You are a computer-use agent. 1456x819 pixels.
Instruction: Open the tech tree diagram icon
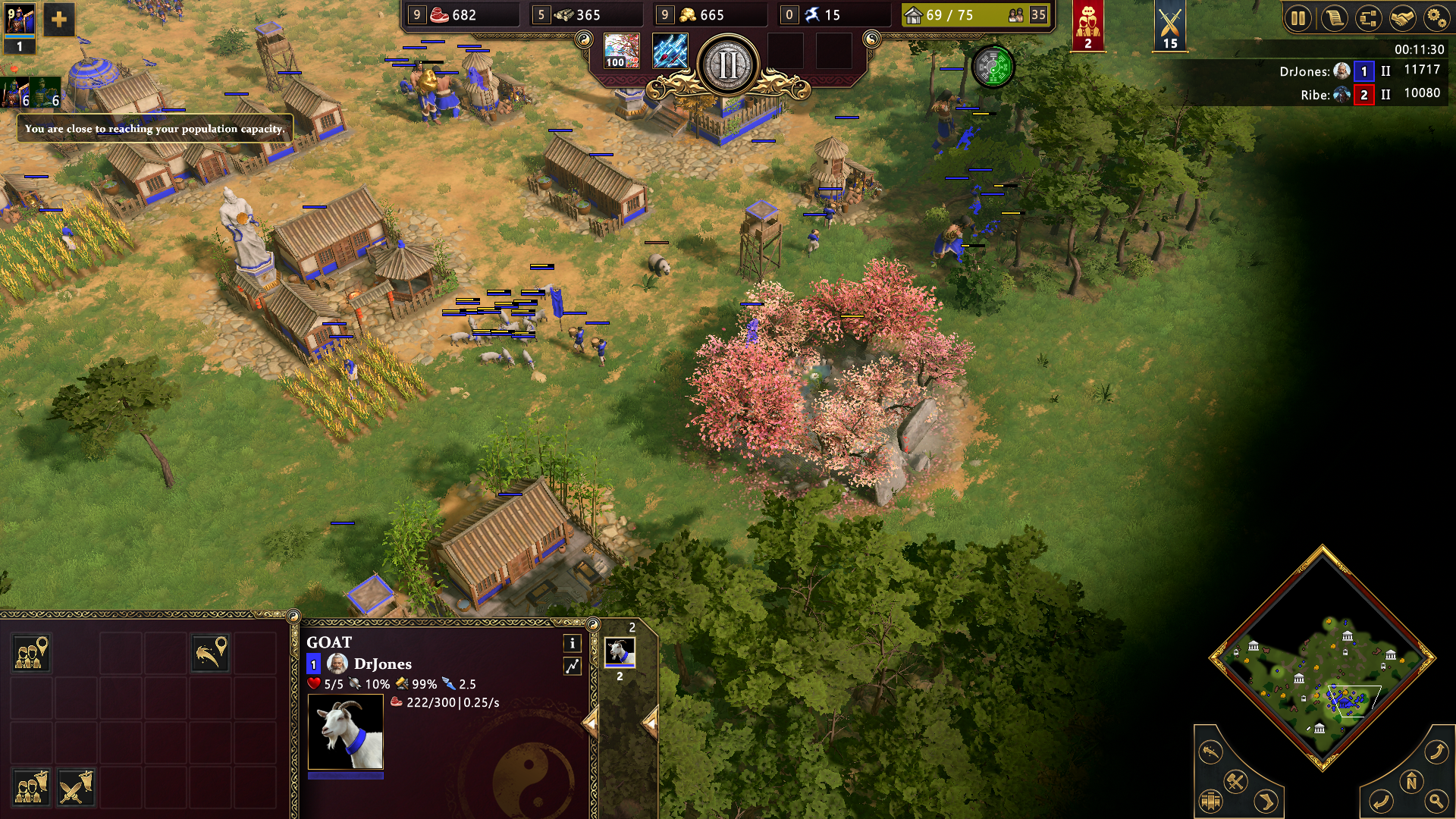point(1368,18)
